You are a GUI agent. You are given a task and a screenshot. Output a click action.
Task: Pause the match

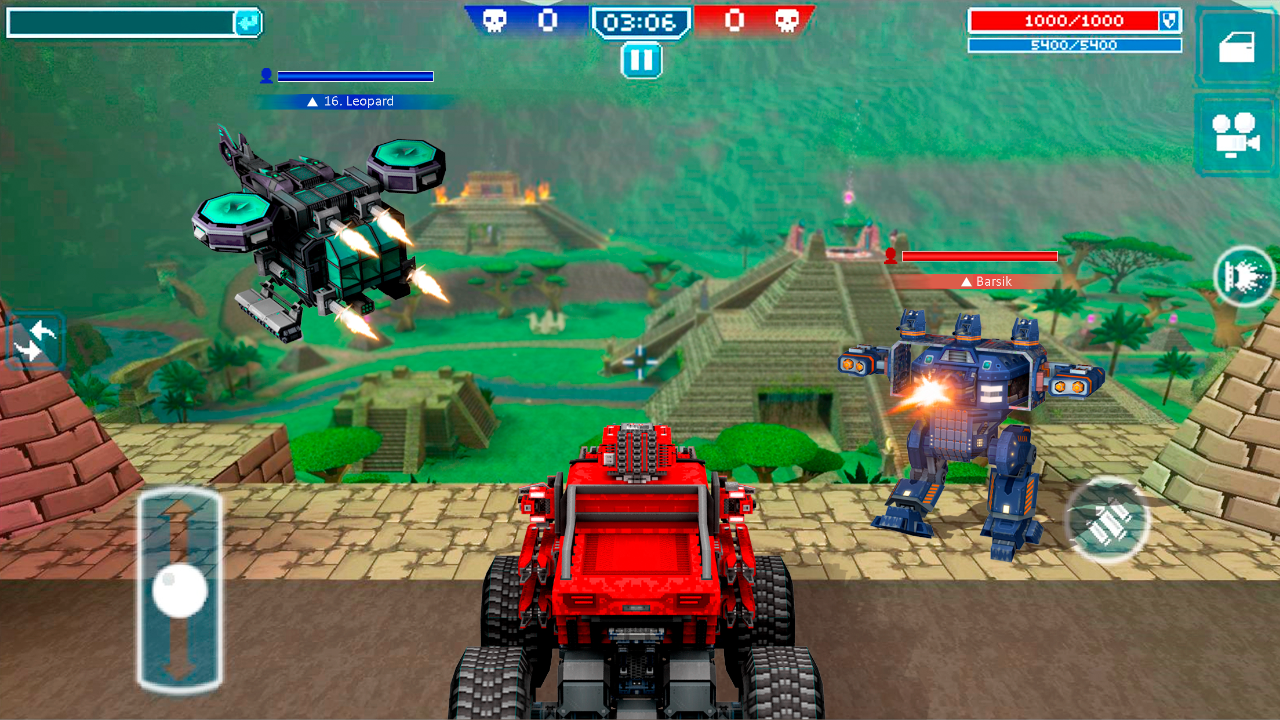click(641, 60)
